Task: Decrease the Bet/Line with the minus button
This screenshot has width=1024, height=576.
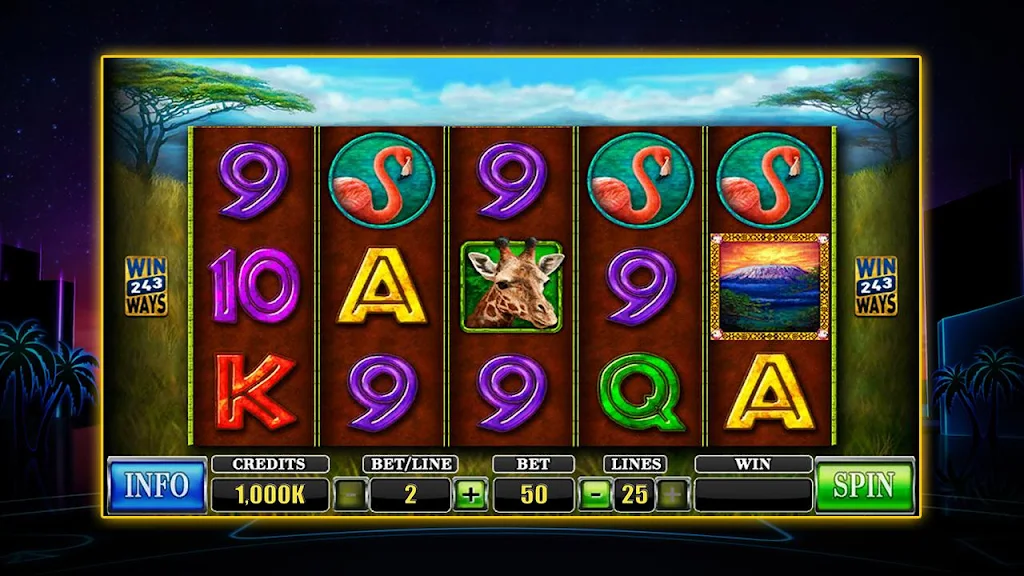Action: 350,494
